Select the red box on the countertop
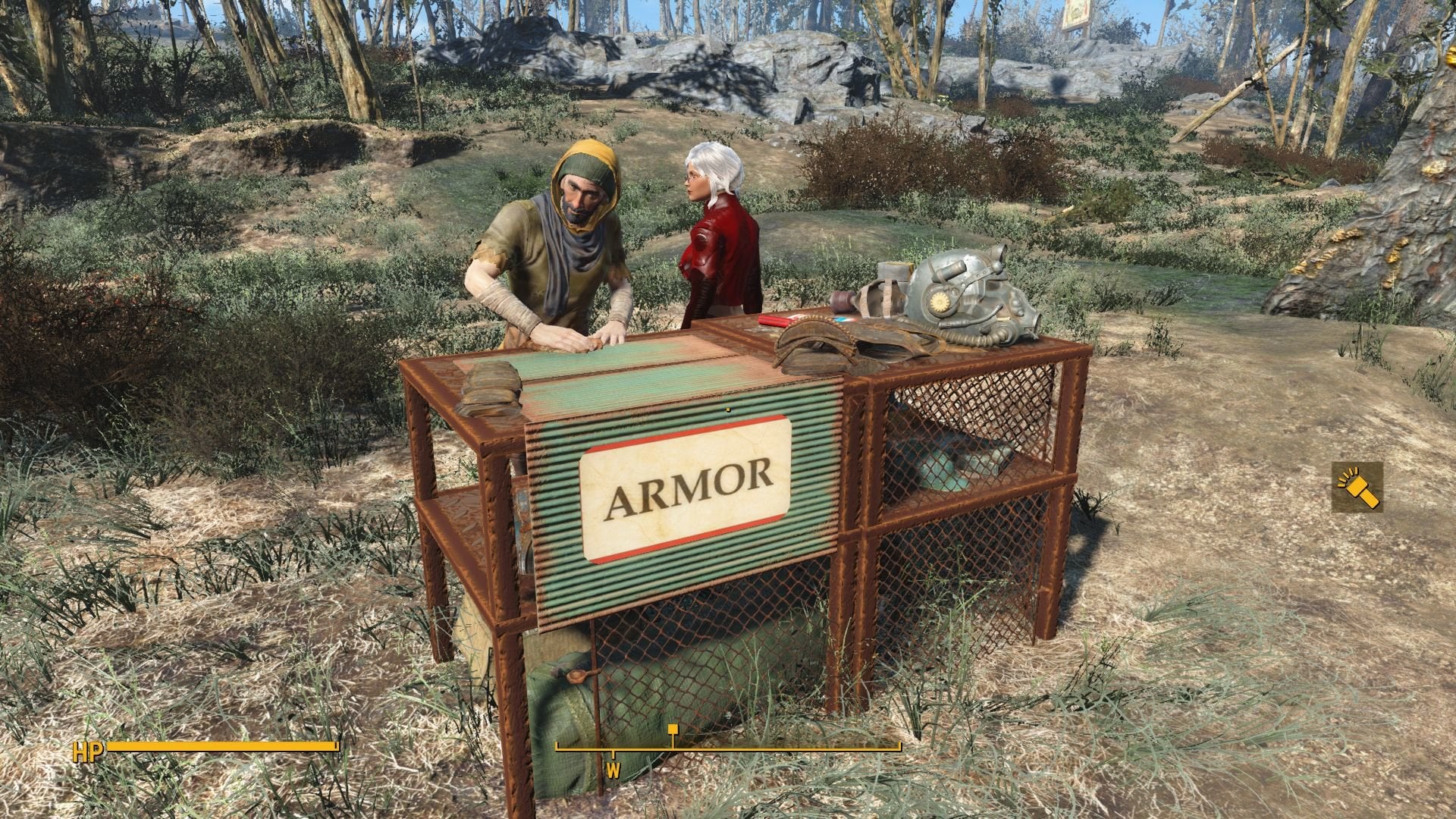The height and width of the screenshot is (819, 1456). coord(772,322)
